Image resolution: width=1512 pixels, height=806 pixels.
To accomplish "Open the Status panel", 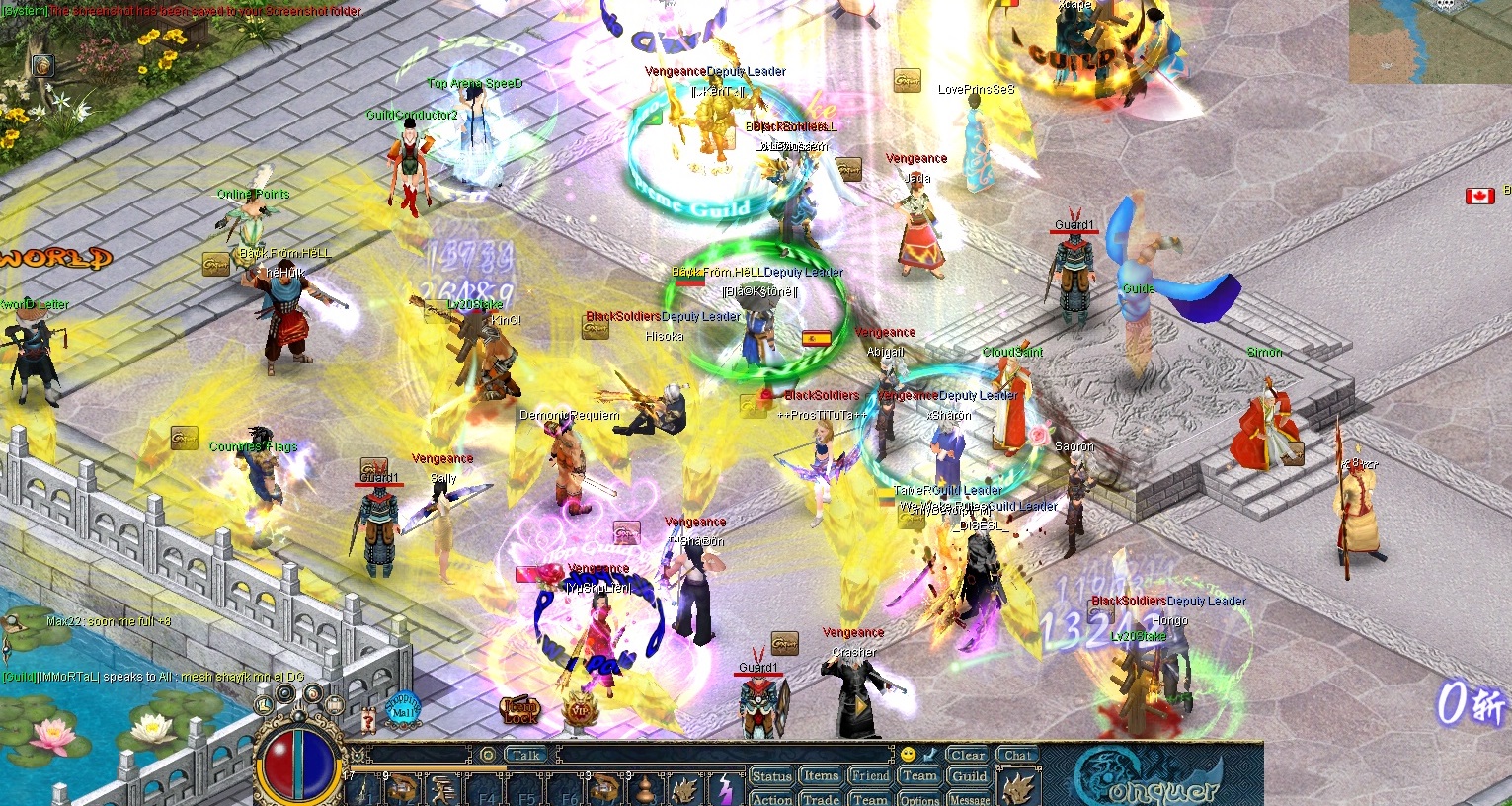I will pos(773,775).
